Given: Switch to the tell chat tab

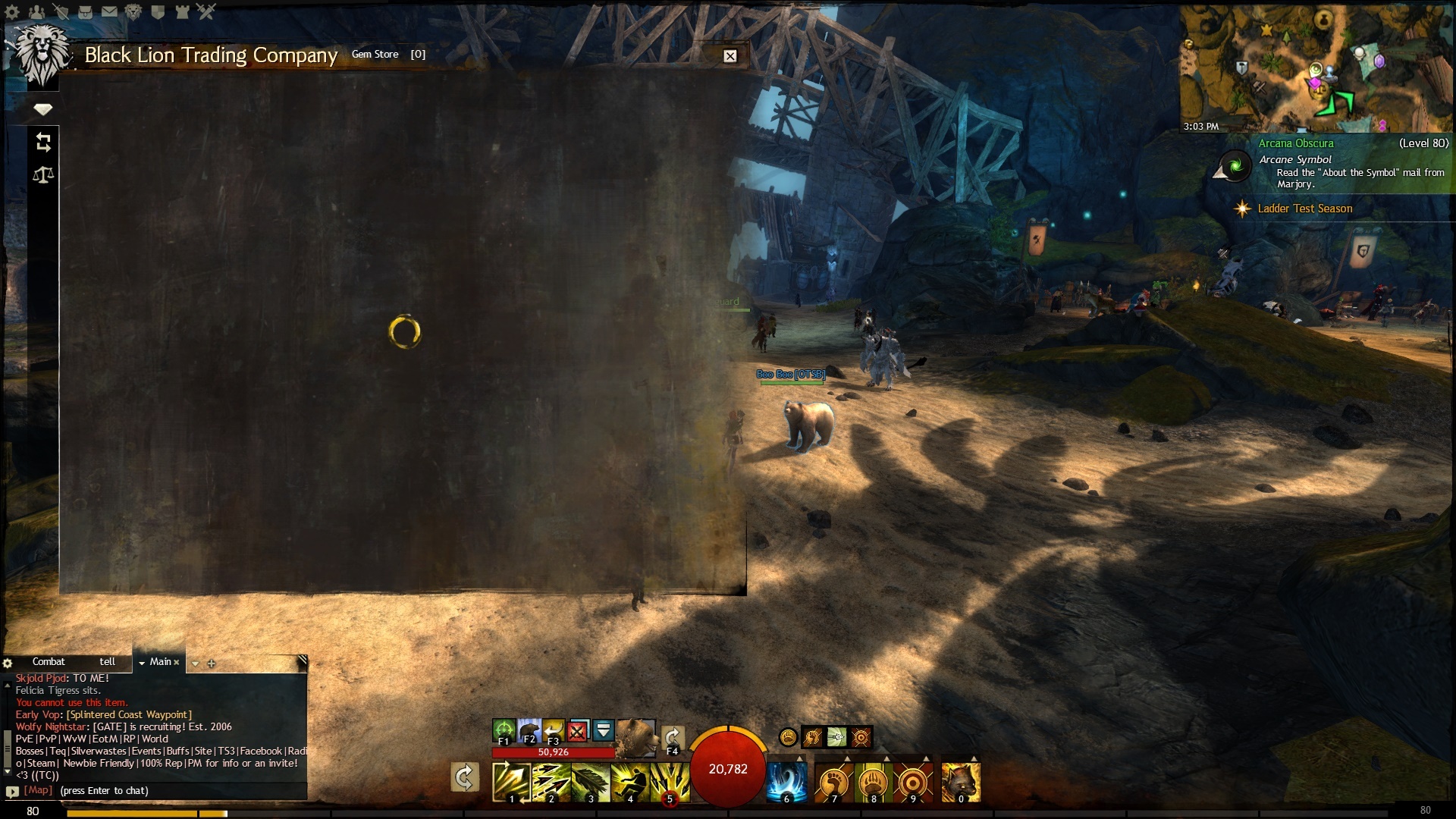Looking at the screenshot, I should click(107, 662).
